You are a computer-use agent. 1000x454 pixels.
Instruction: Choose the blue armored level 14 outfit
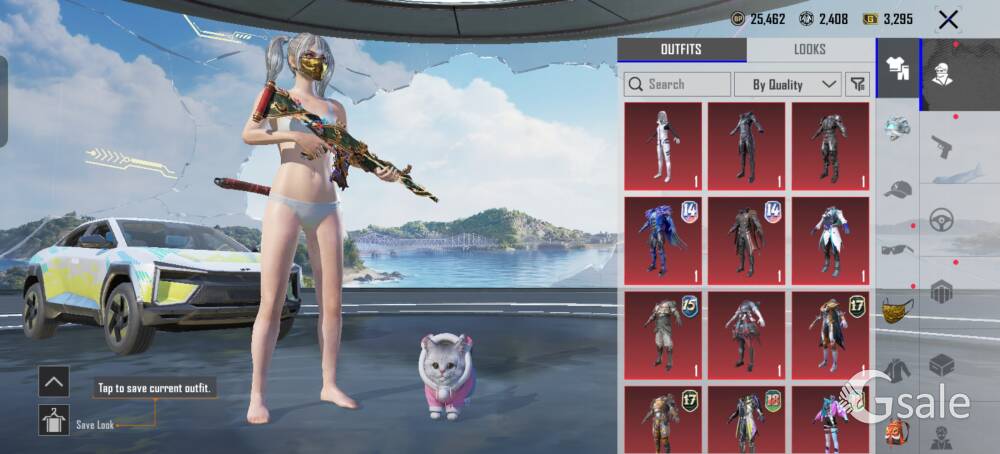point(663,240)
